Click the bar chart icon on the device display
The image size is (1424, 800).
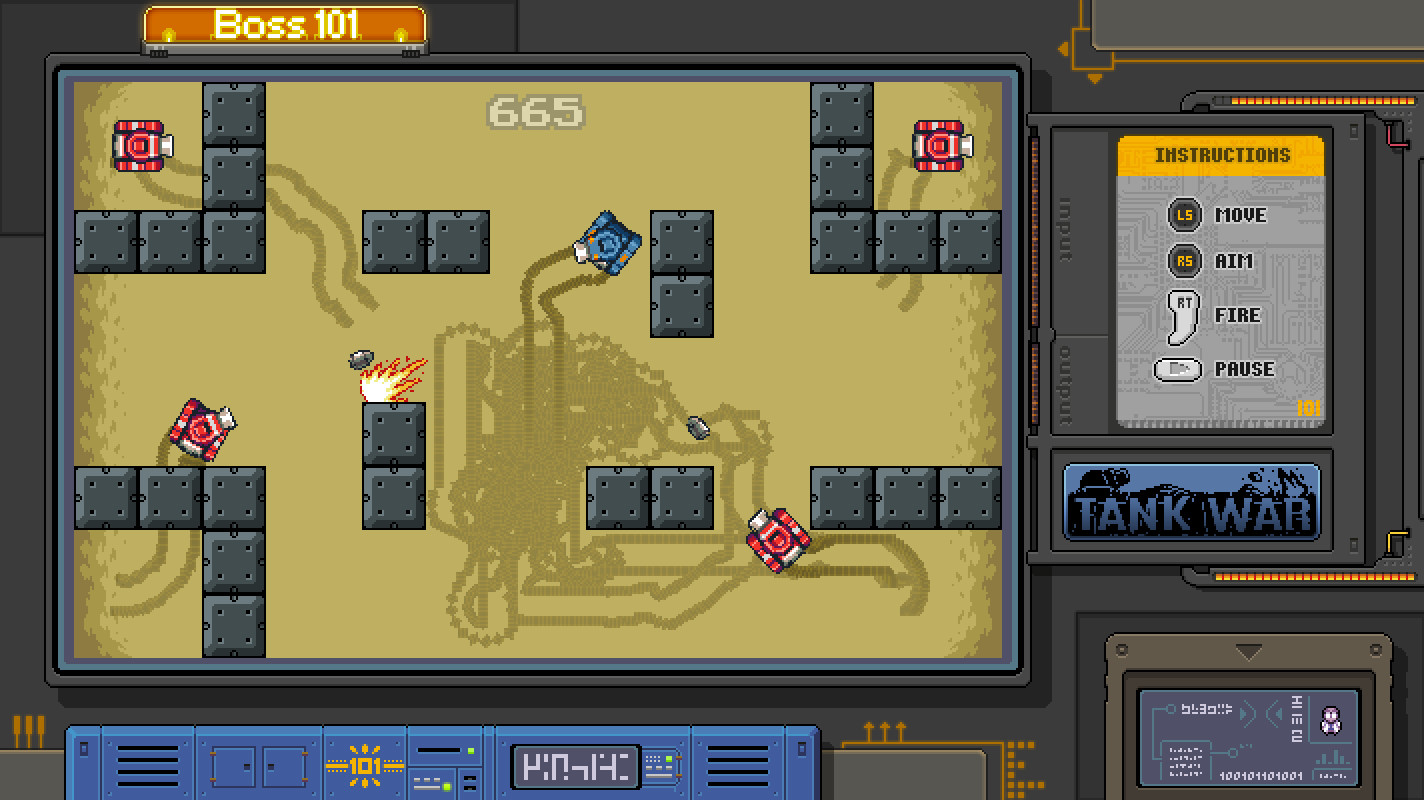[x=1331, y=758]
